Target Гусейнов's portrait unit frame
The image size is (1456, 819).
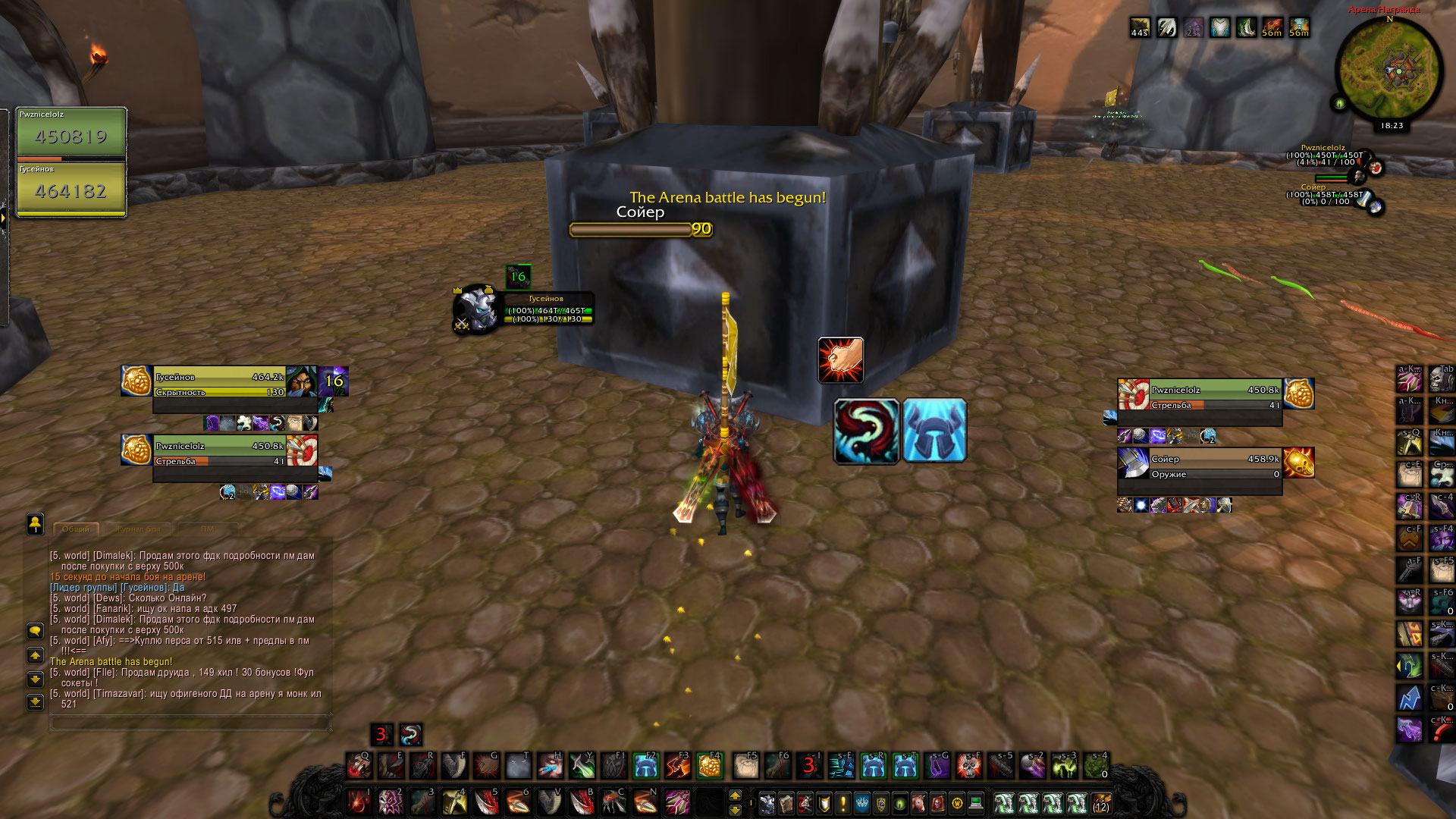478,308
